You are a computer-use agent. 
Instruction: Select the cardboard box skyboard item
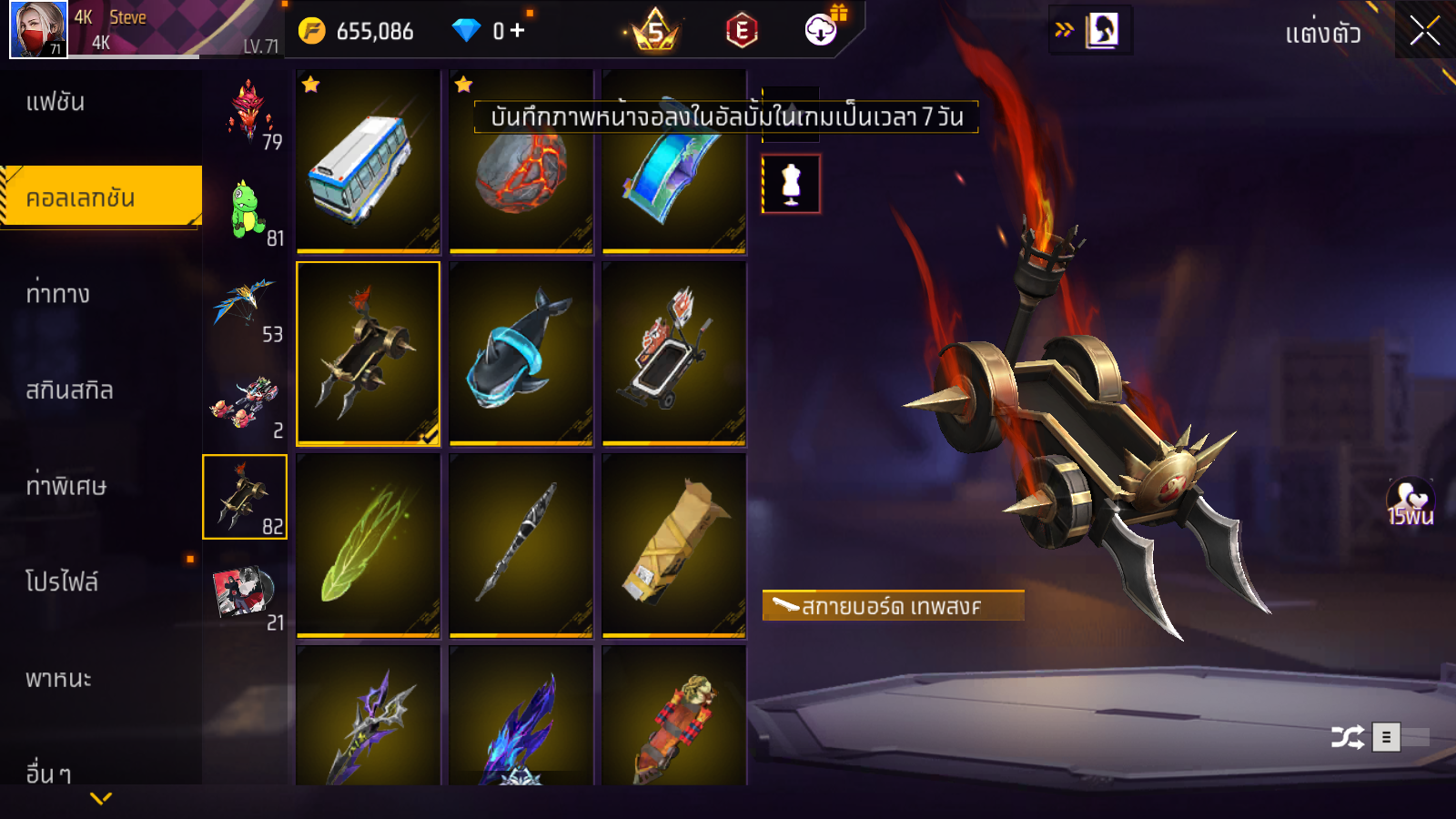(673, 545)
